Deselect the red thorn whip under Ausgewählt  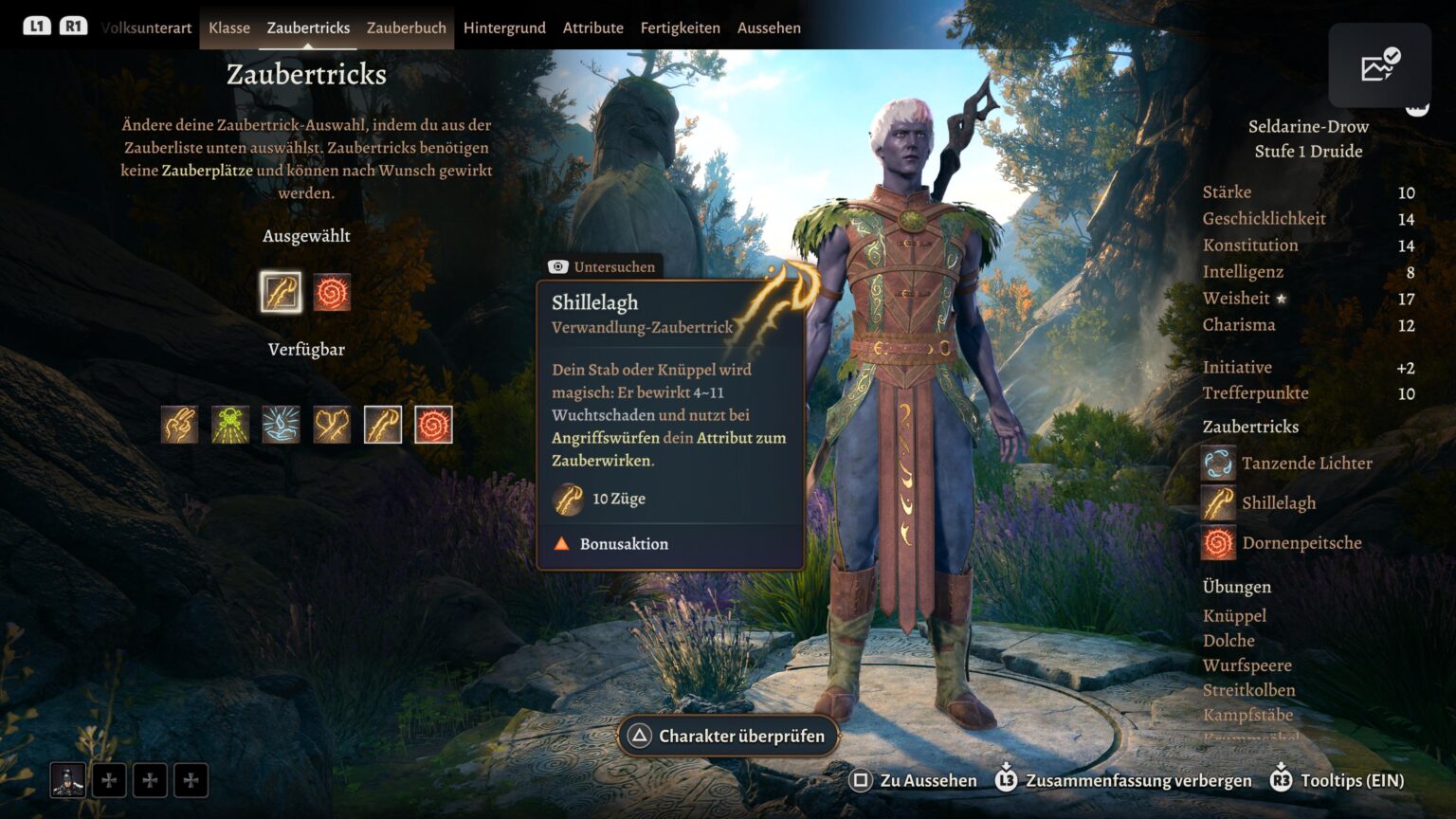(x=332, y=292)
